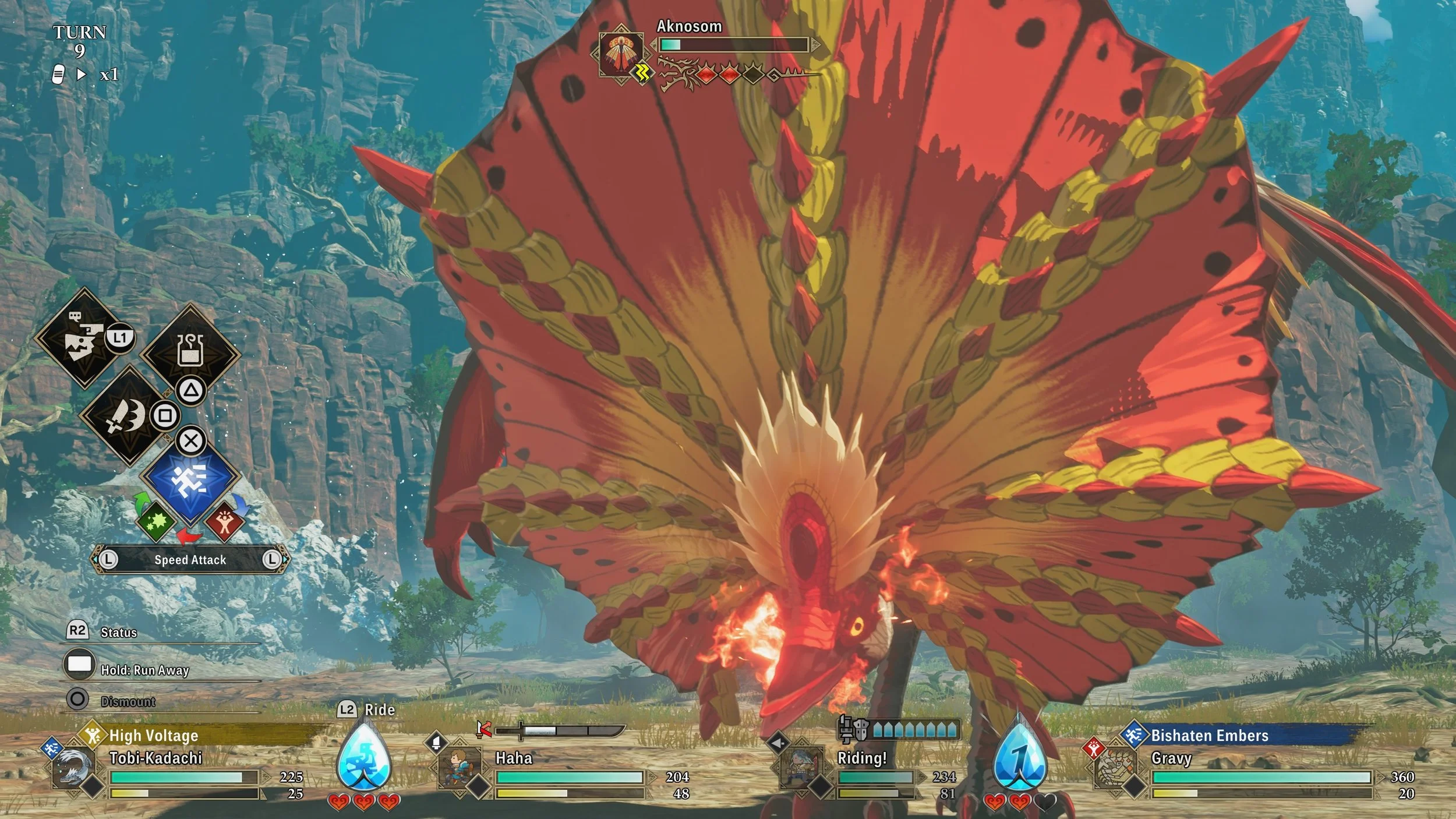
Task: Open the Status option
Action: pos(119,633)
